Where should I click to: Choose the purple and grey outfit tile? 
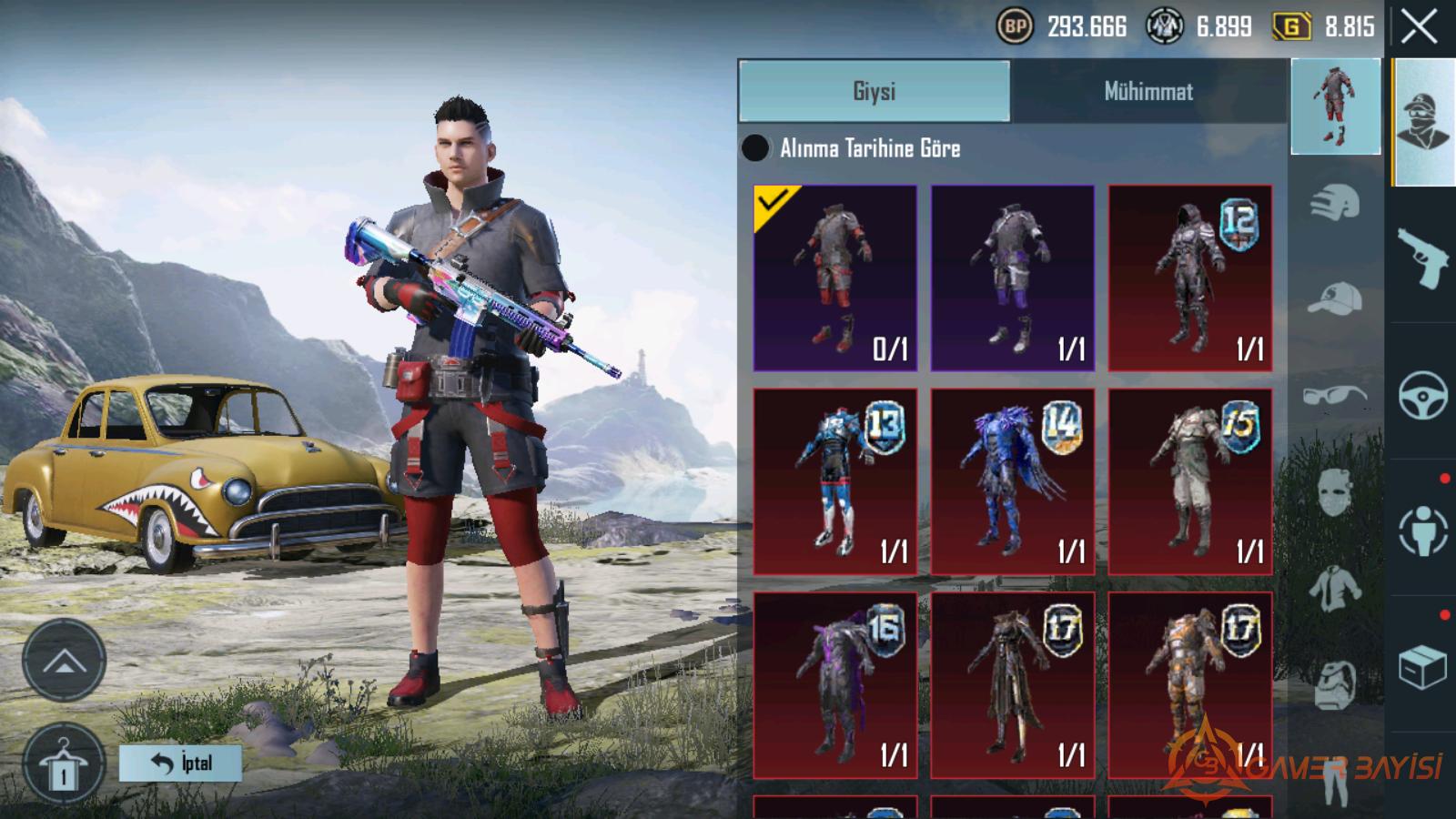(x=1012, y=278)
